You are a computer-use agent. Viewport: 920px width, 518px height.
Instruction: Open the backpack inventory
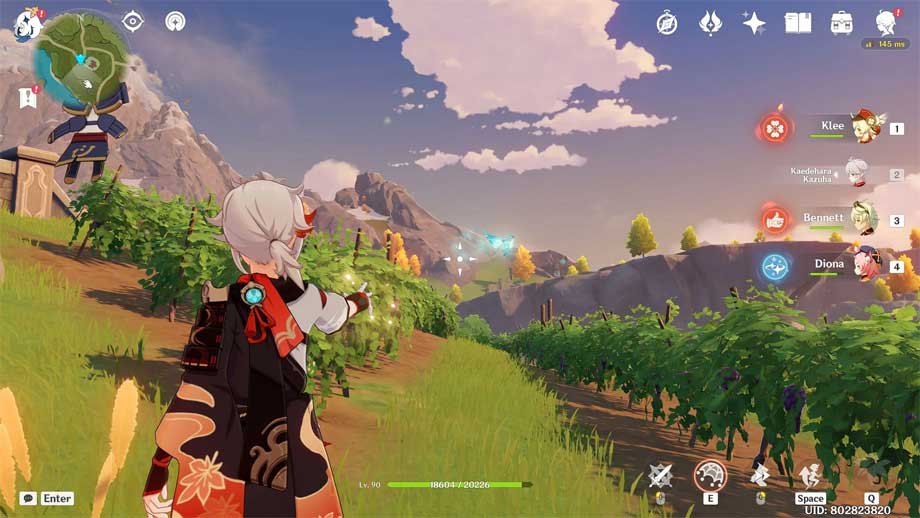[842, 22]
